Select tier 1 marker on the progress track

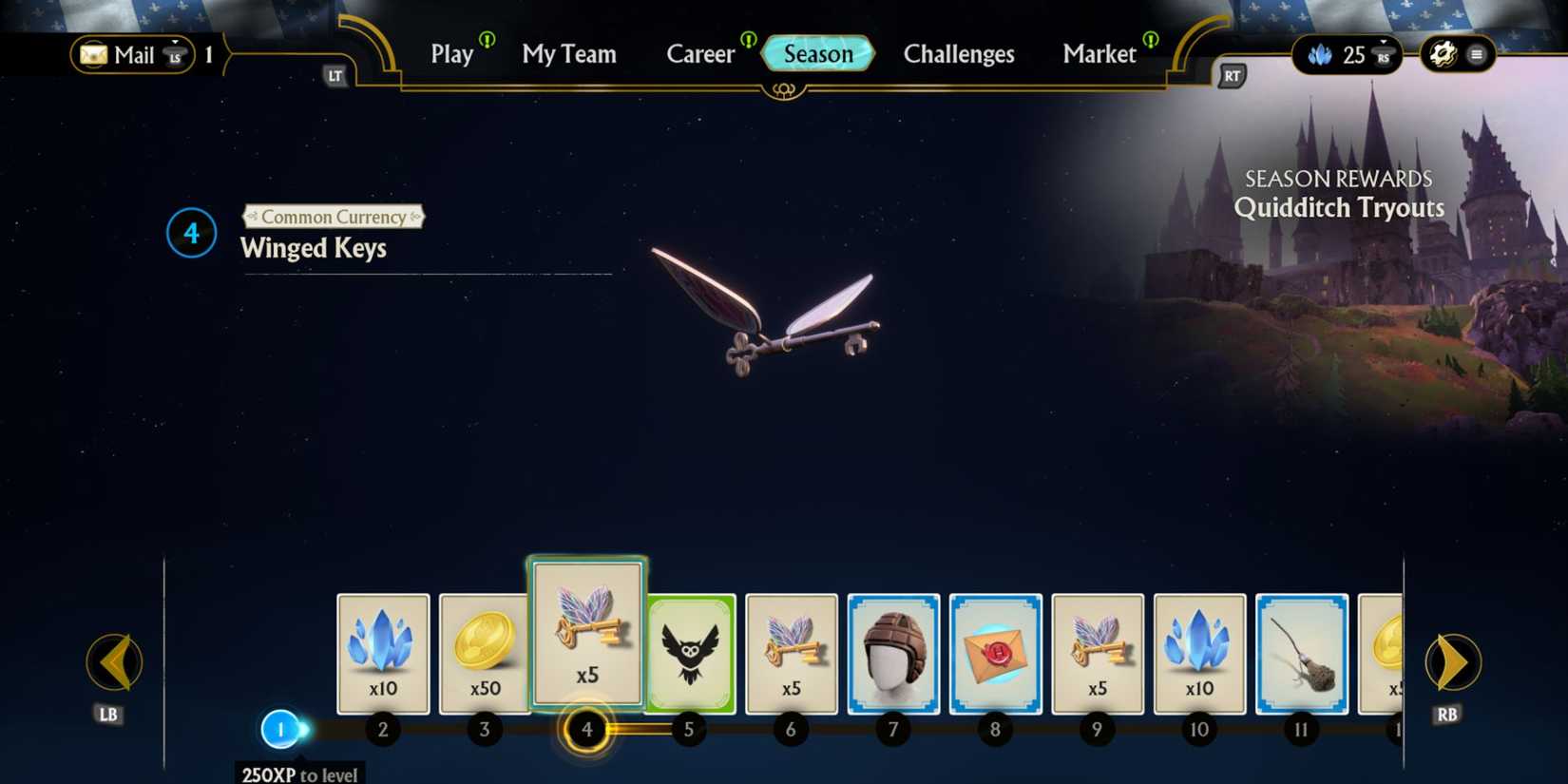point(279,729)
